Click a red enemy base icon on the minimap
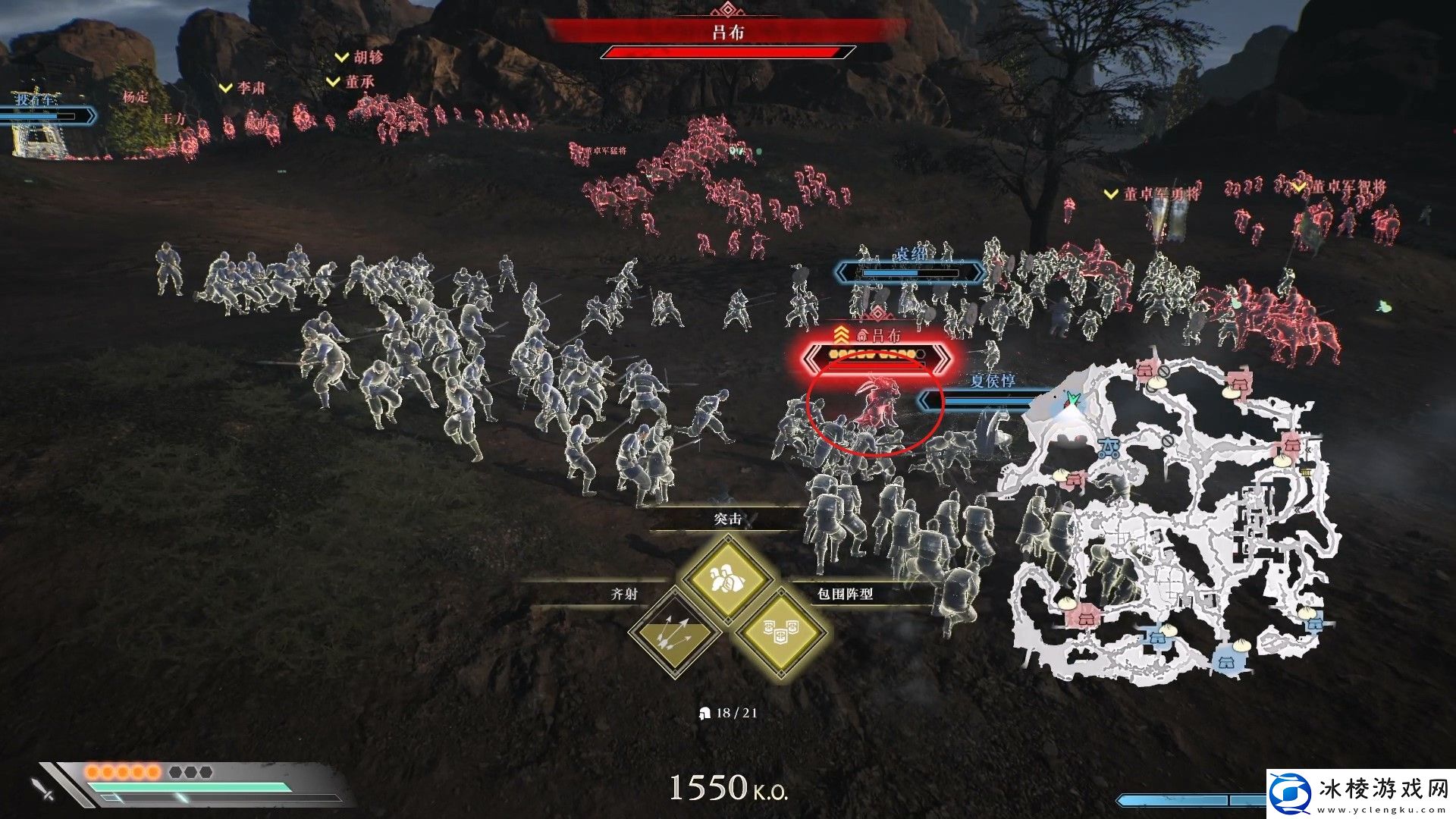 coord(1144,371)
